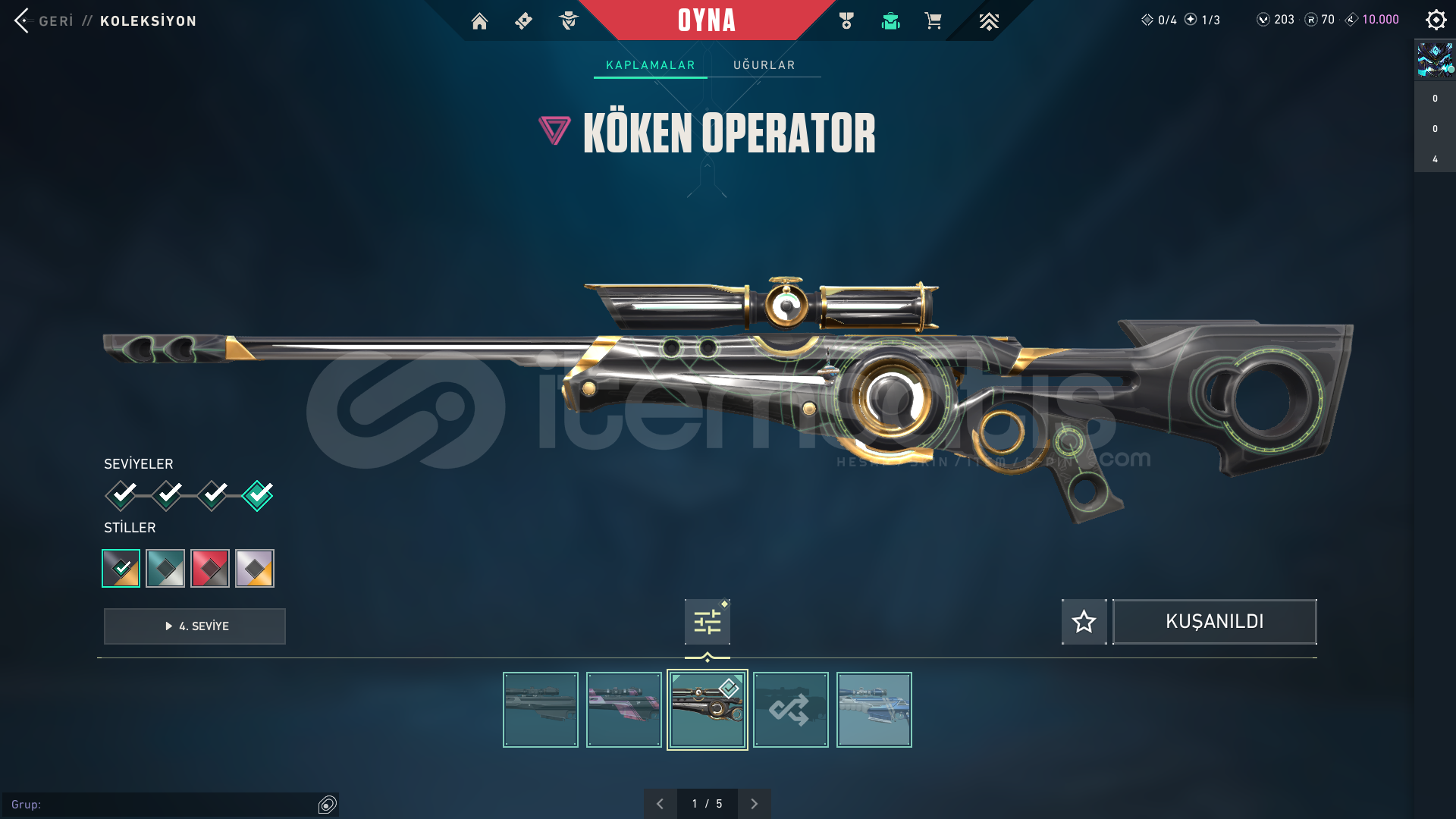Switch to the UĞURLAR tab
This screenshot has width=1456, height=819.
(764, 65)
